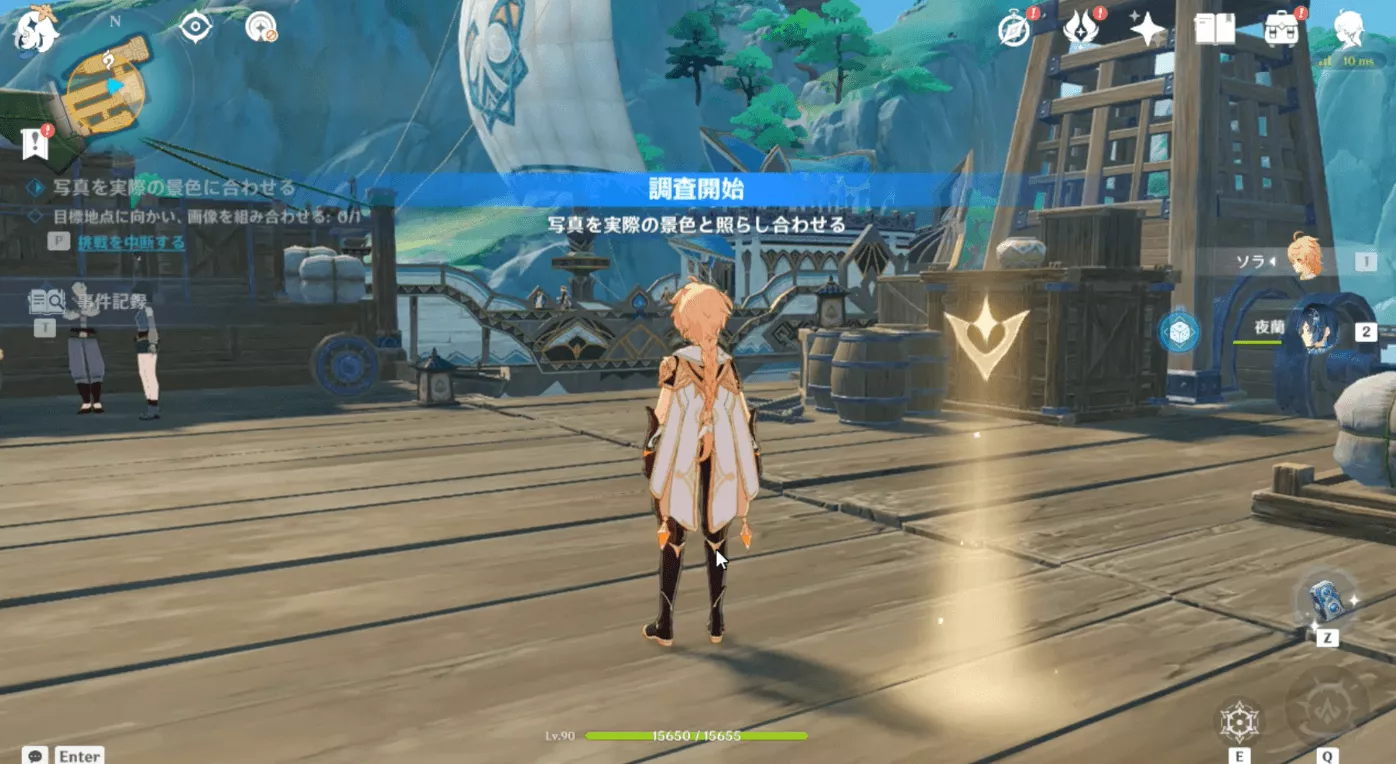
Task: Open the Paimon menu icon top-left
Action: (35, 32)
